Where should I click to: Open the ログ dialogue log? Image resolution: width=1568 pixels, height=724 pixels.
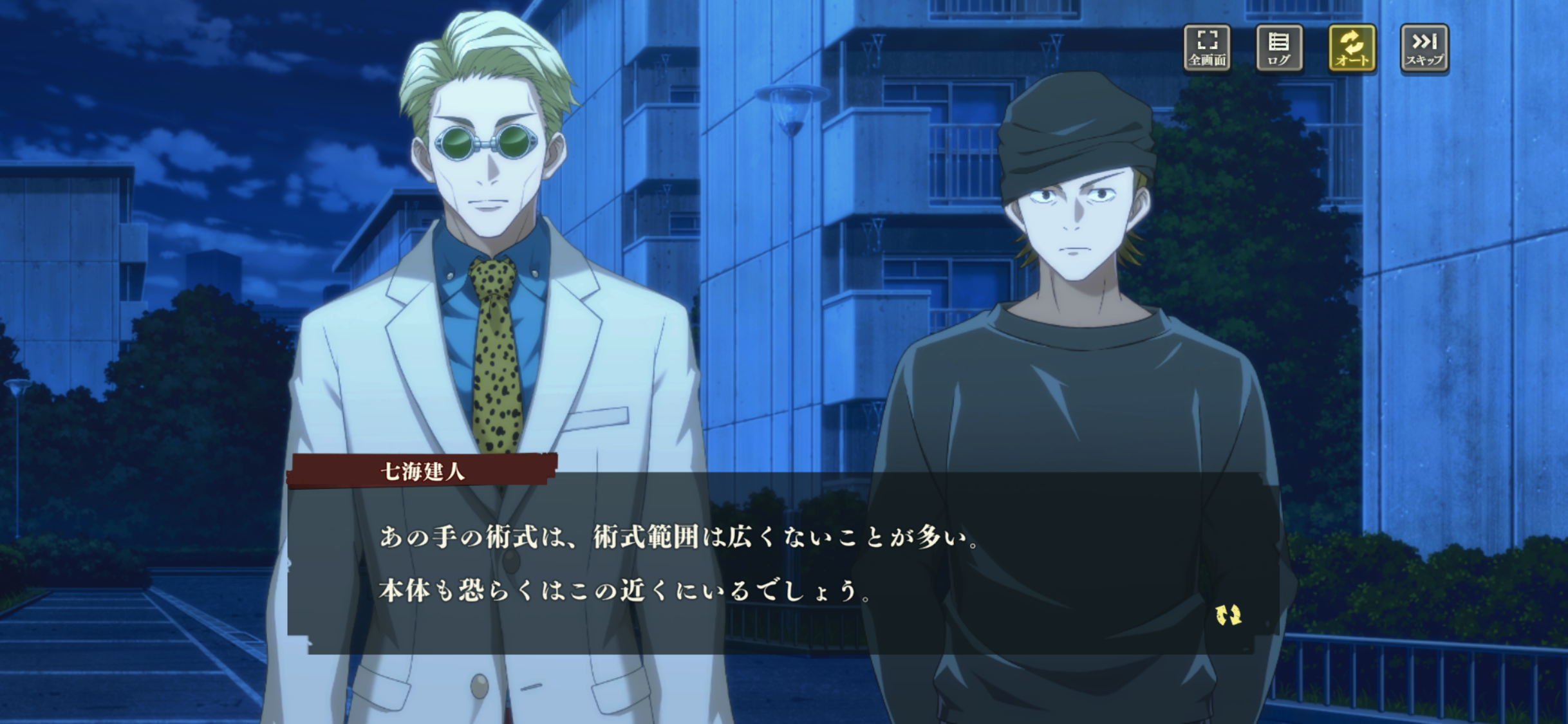pyautogui.click(x=1279, y=48)
